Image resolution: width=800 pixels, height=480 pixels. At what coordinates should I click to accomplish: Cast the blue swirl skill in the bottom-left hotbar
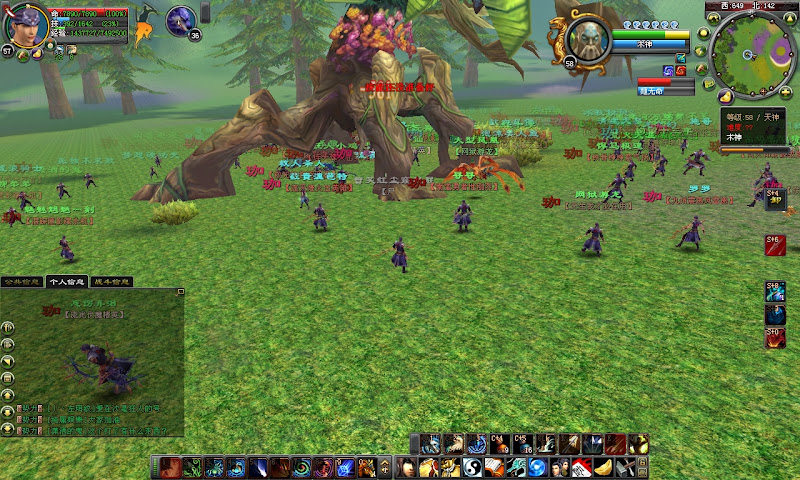click(x=301, y=467)
